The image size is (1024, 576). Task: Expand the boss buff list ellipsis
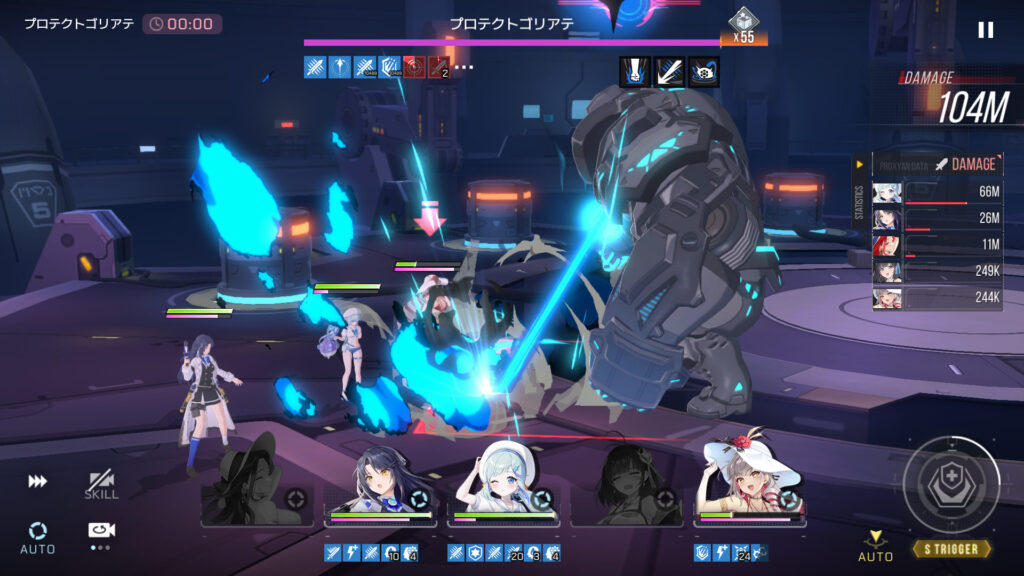464,68
